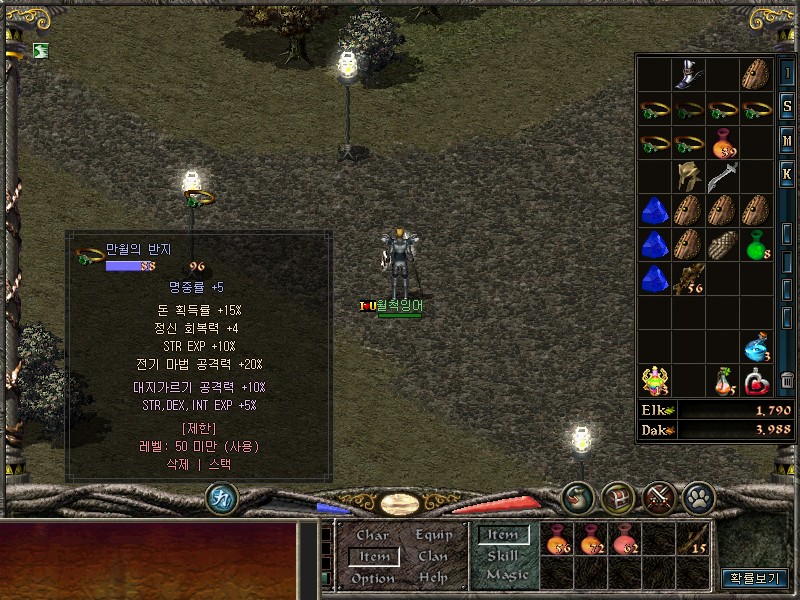Open the Char menu
The image size is (800, 600).
373,536
